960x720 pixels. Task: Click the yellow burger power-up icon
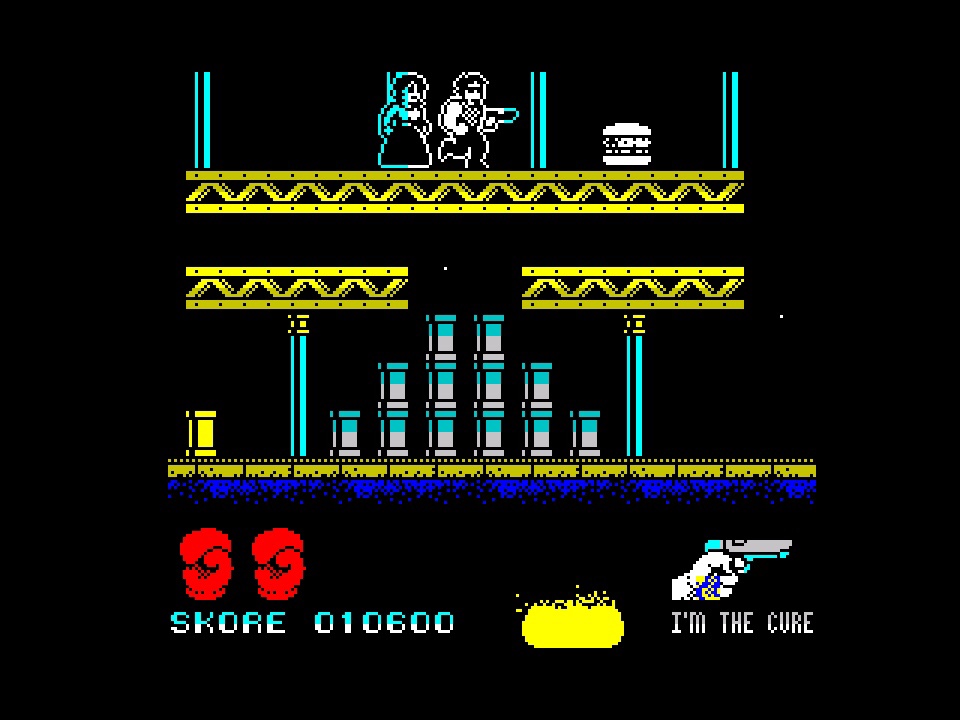tap(572, 622)
